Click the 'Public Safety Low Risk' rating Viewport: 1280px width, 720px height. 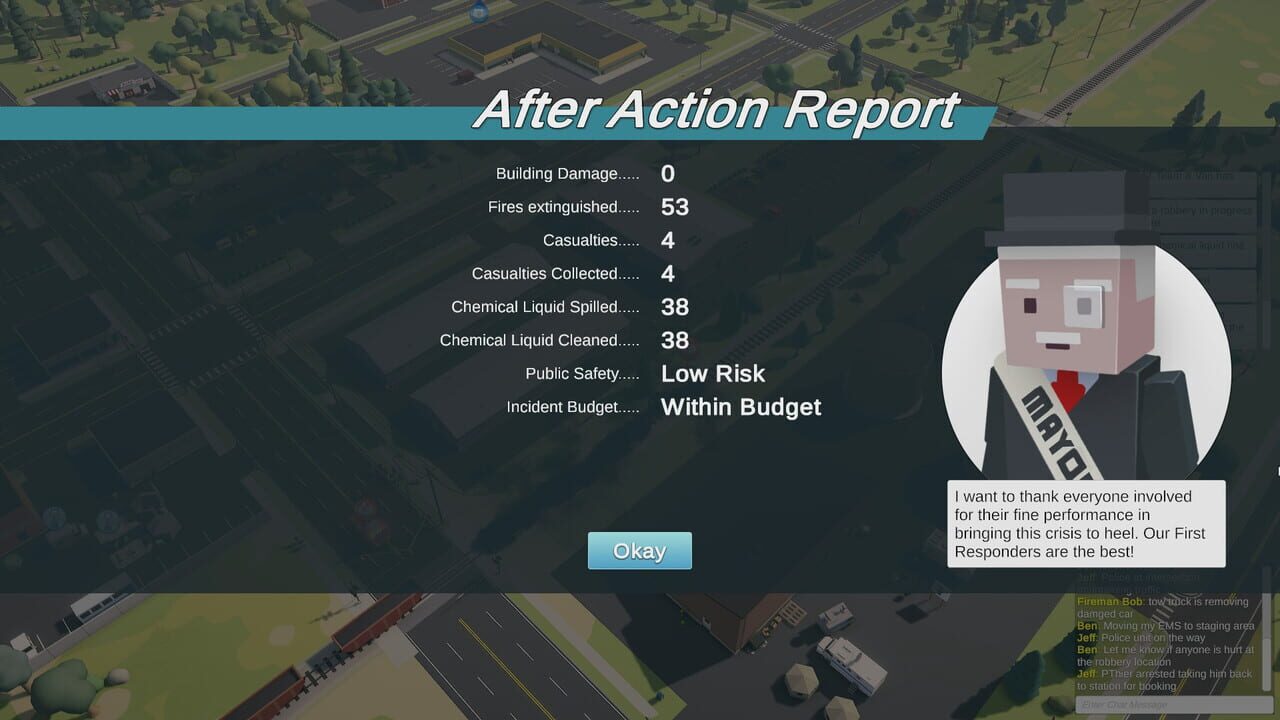[713, 374]
